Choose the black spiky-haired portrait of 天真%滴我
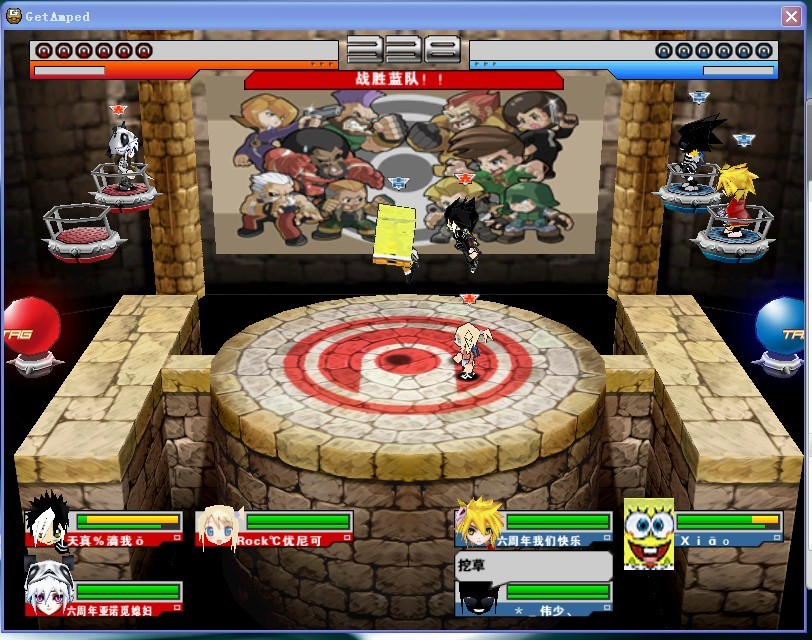Viewport: 812px width, 640px height. 46,522
